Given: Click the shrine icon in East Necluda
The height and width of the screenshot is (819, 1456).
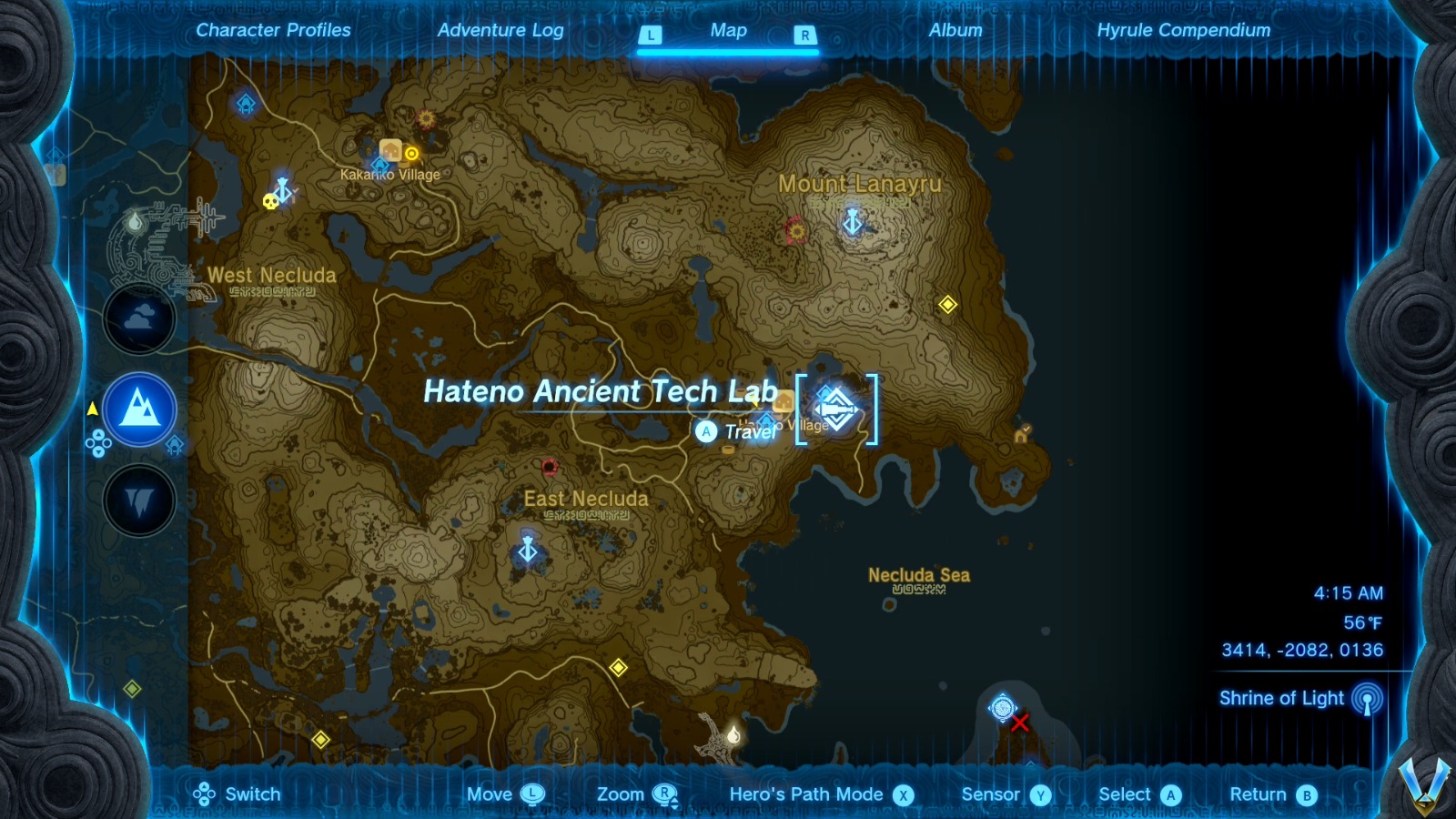Looking at the screenshot, I should (529, 551).
